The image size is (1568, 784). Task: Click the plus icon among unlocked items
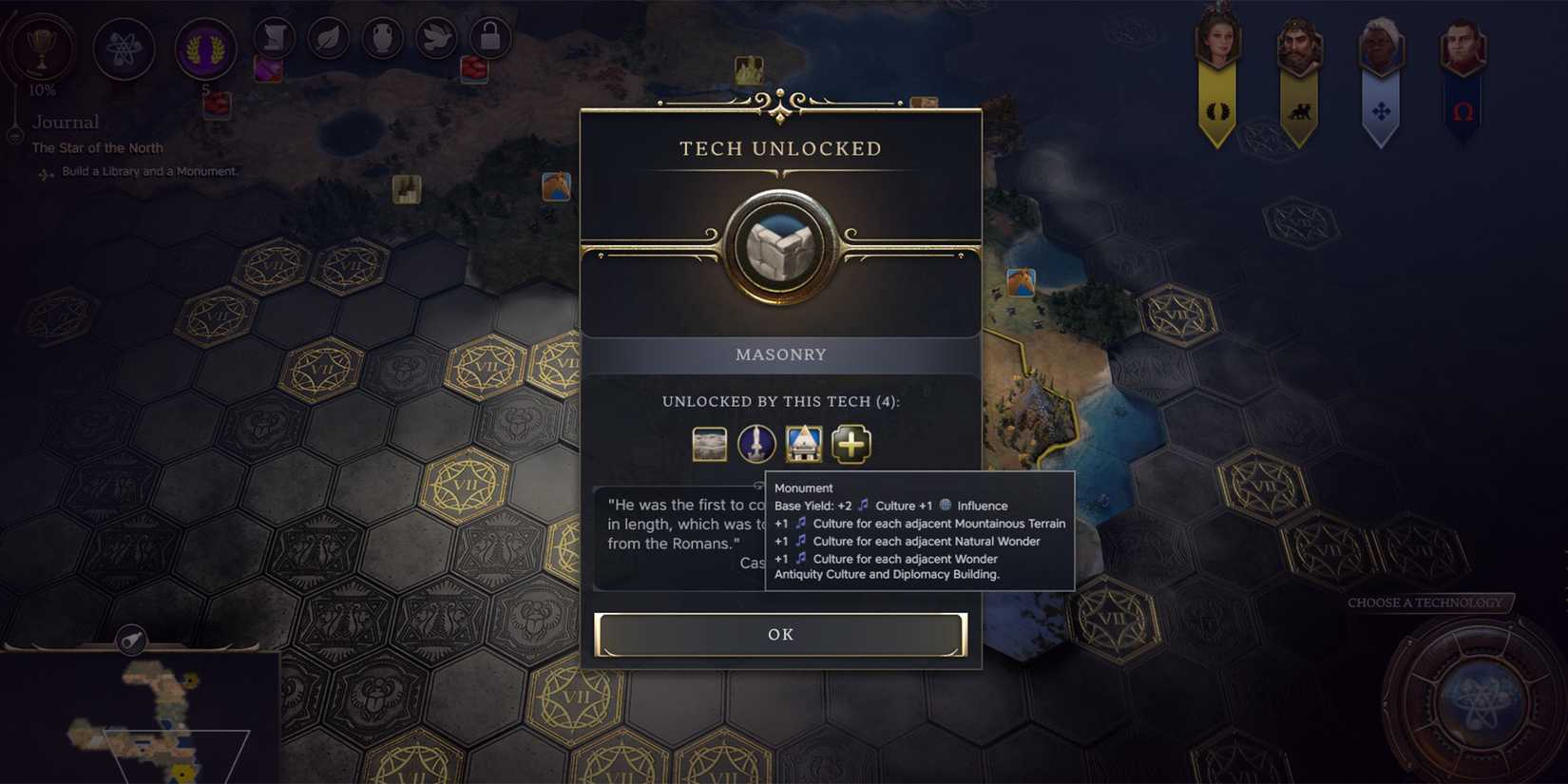click(x=851, y=444)
